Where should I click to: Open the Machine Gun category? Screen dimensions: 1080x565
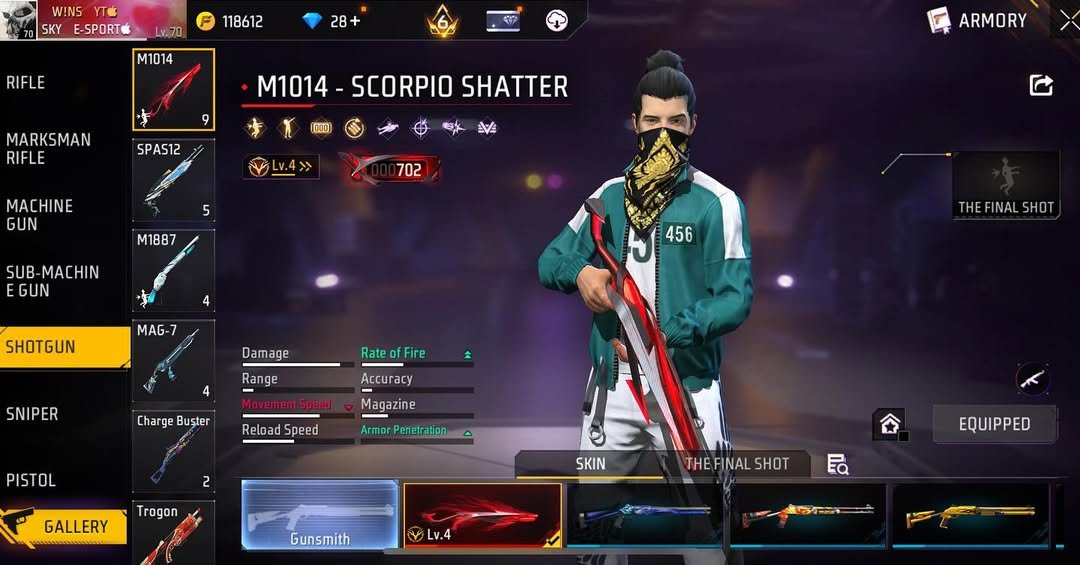(x=40, y=215)
